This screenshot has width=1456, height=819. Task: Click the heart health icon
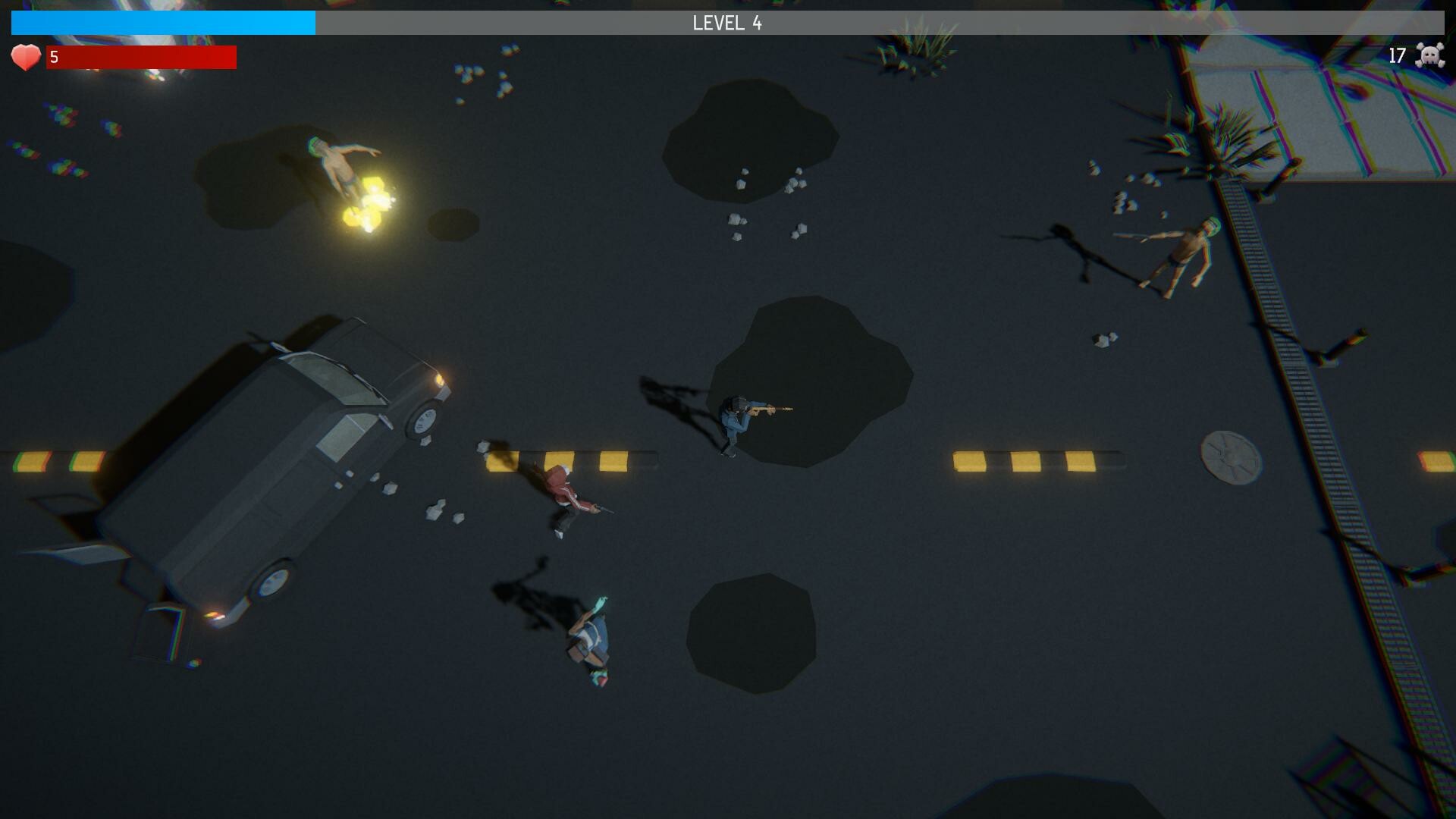[25, 55]
